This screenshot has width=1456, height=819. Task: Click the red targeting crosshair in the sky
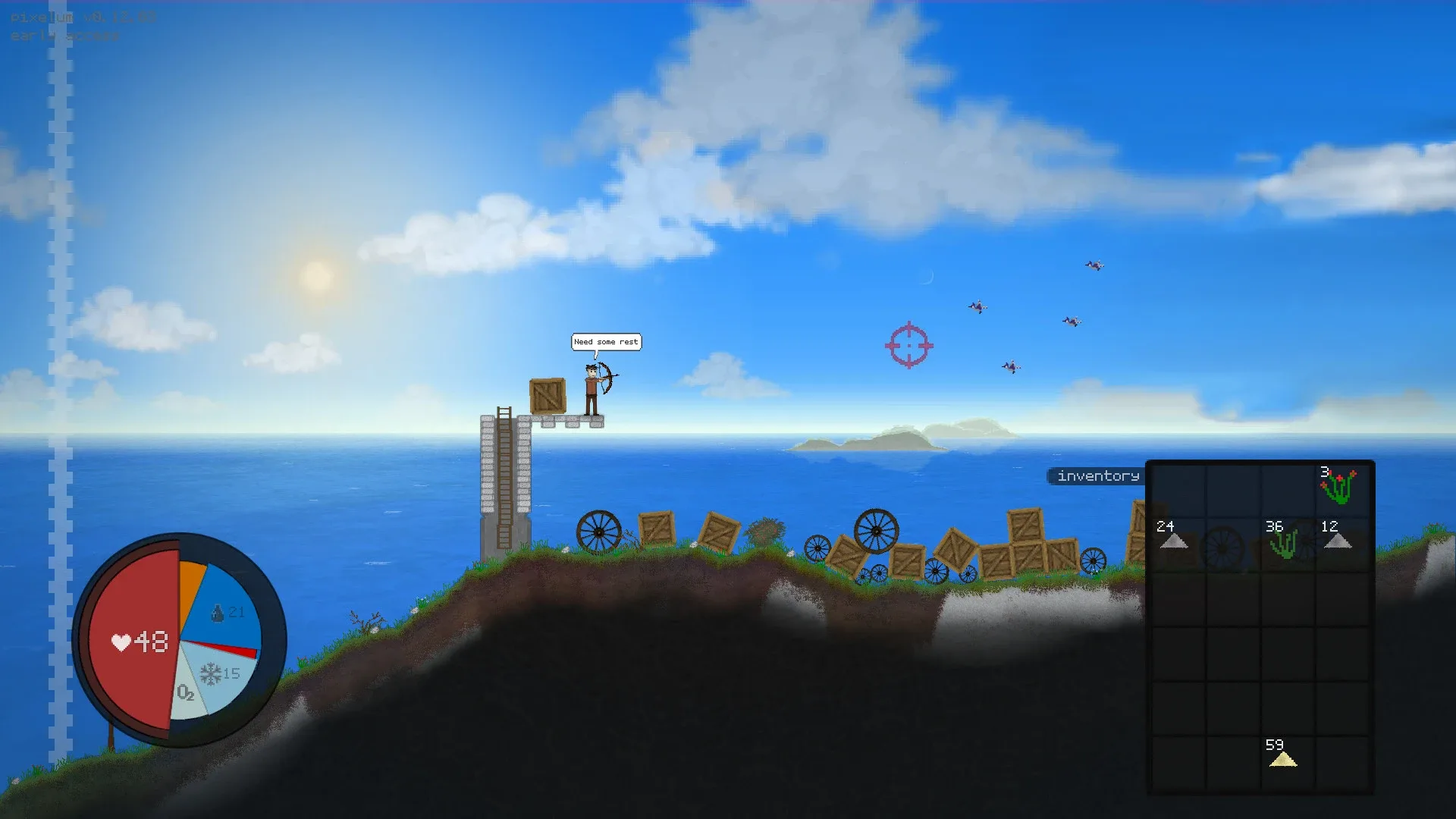pyautogui.click(x=908, y=346)
